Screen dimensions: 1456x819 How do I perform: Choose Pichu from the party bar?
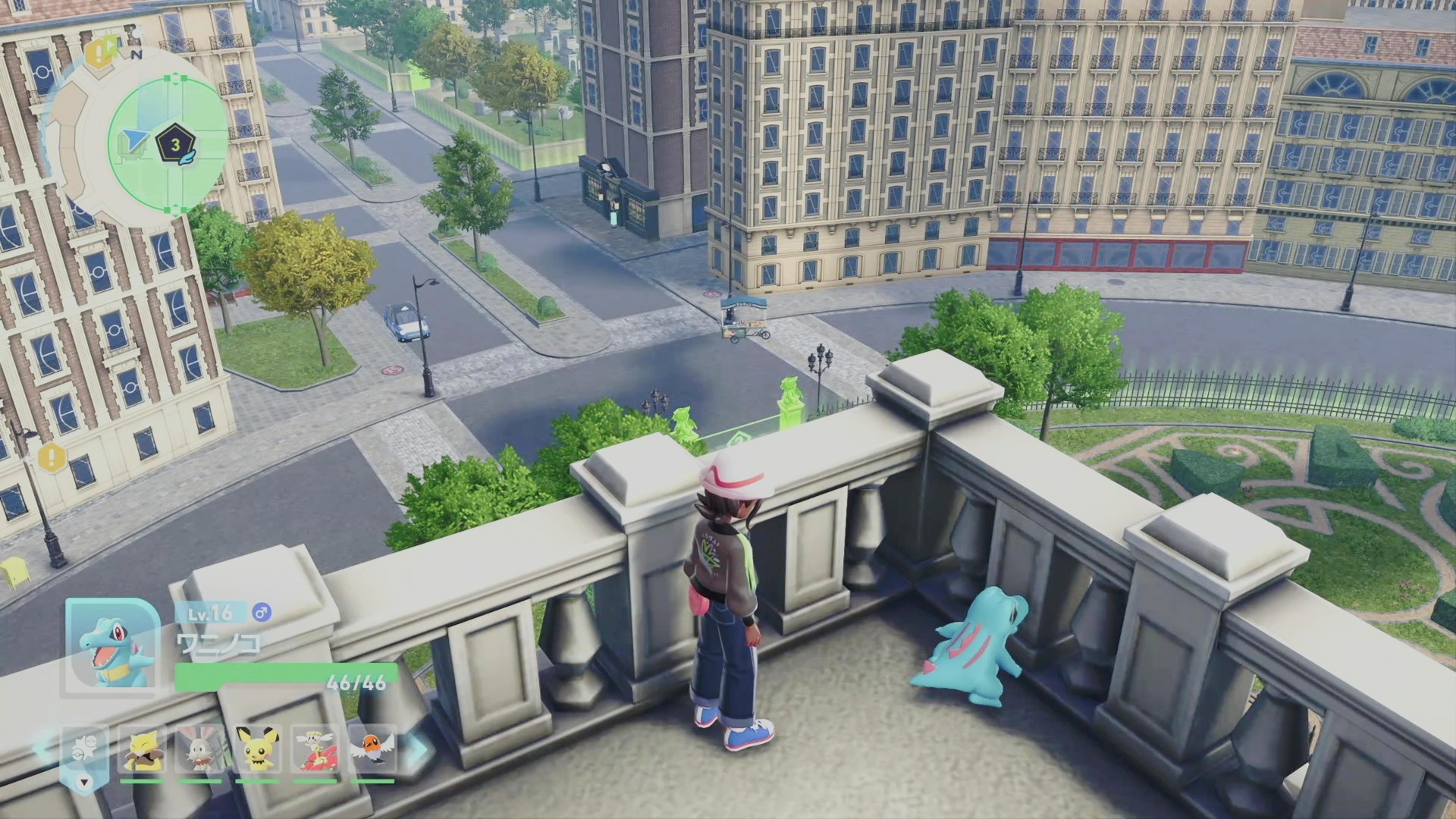pyautogui.click(x=256, y=748)
